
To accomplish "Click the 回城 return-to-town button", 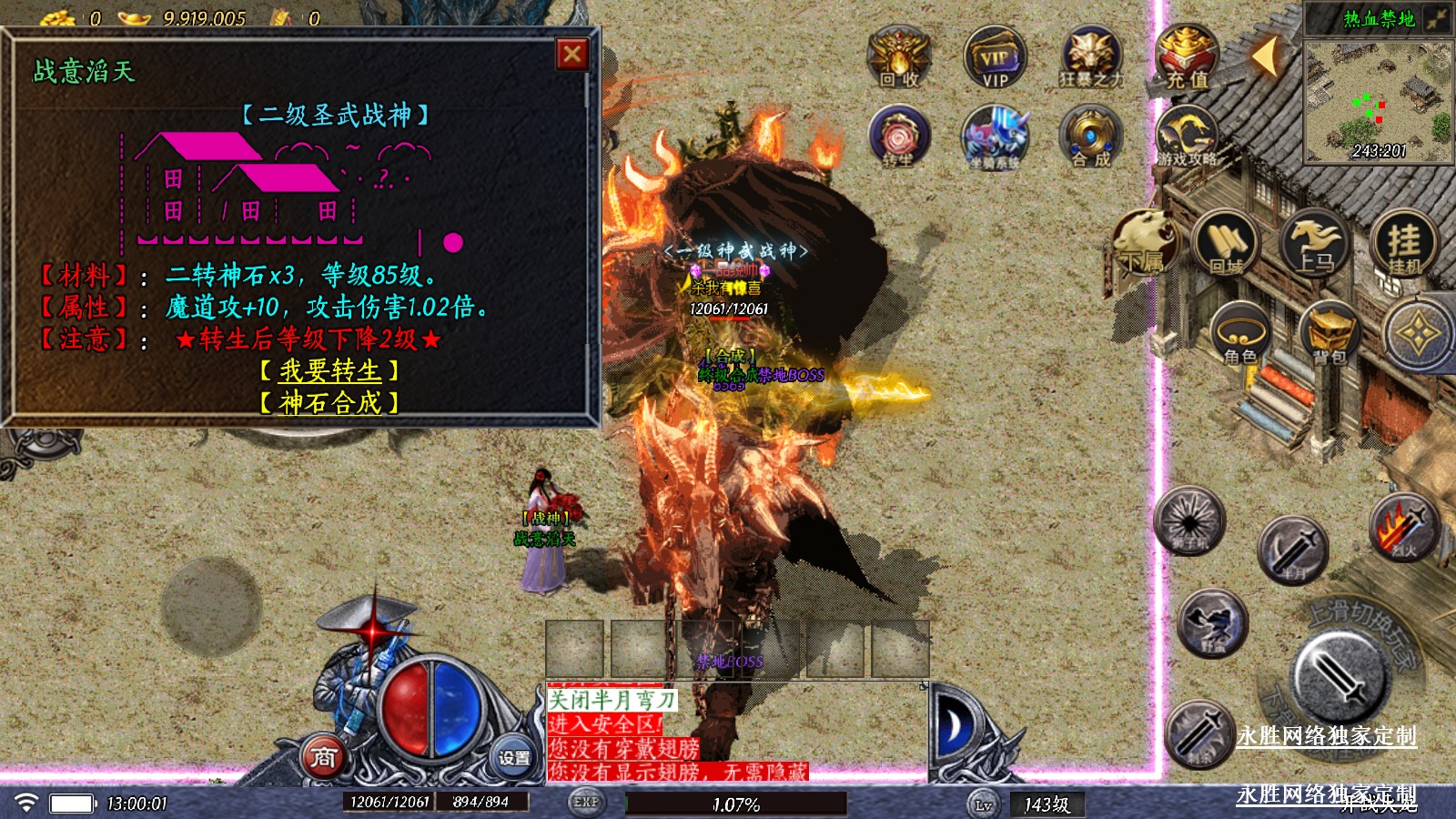I will tap(1225, 243).
